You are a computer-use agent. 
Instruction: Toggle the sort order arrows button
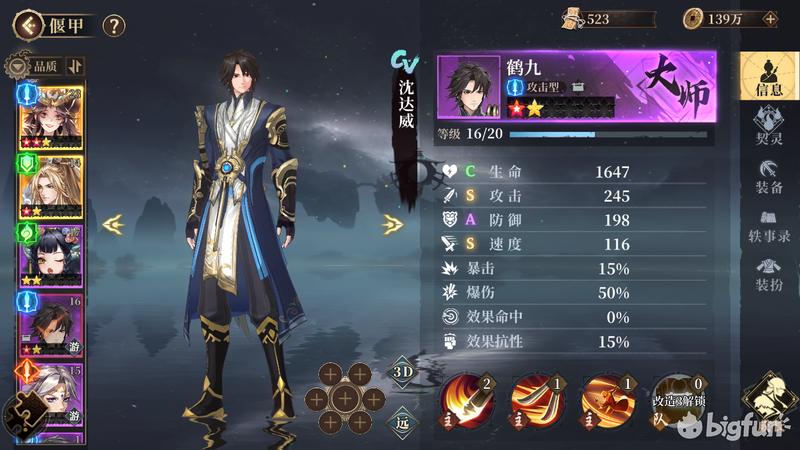[76, 66]
